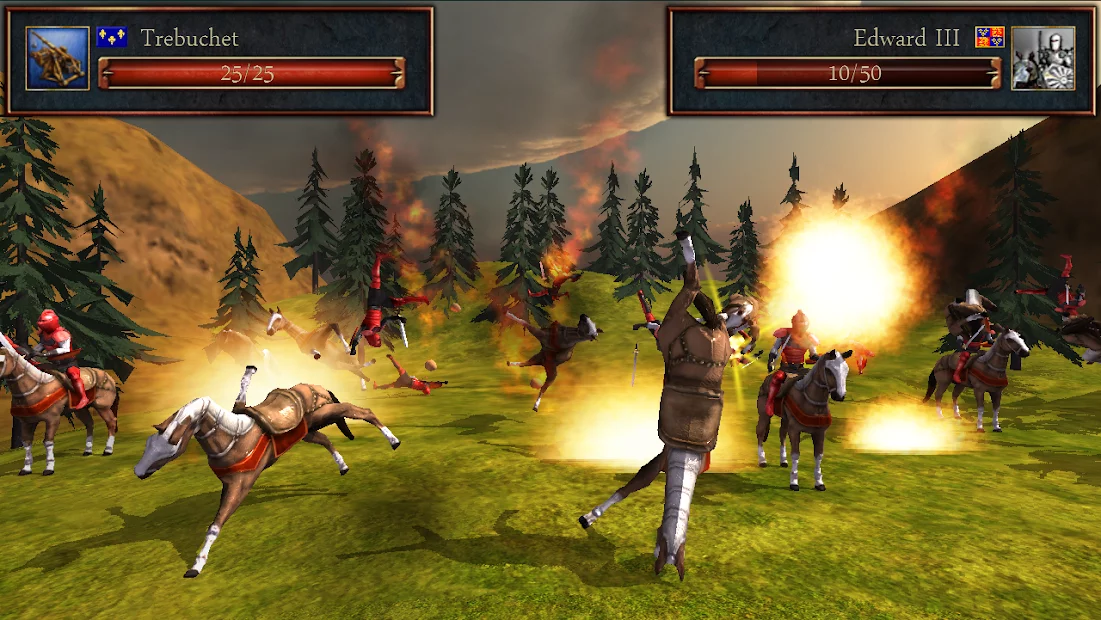Click the quartered royal flag beside Edward III
The height and width of the screenshot is (620, 1101).
click(x=989, y=38)
